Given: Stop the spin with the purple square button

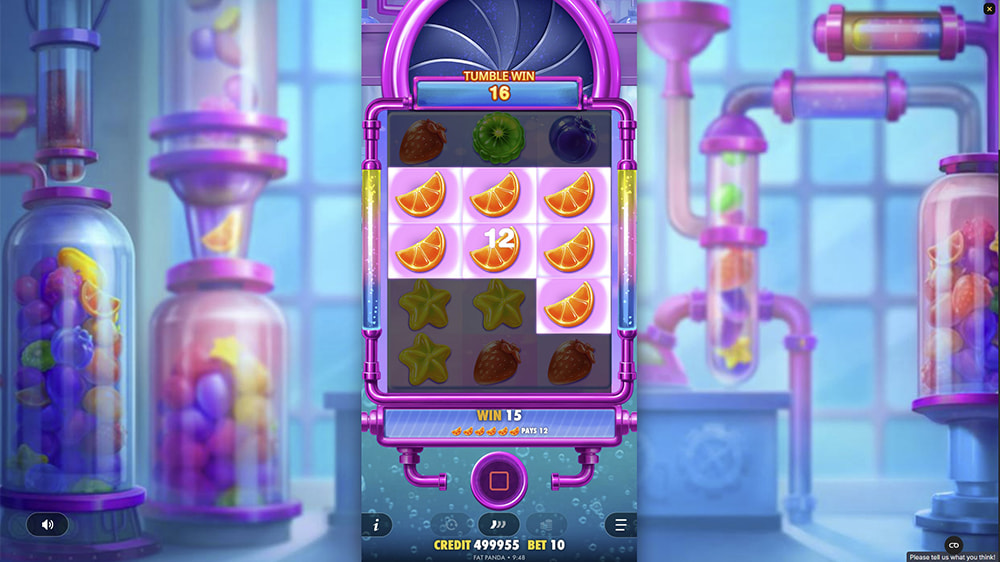Looking at the screenshot, I should [x=499, y=481].
